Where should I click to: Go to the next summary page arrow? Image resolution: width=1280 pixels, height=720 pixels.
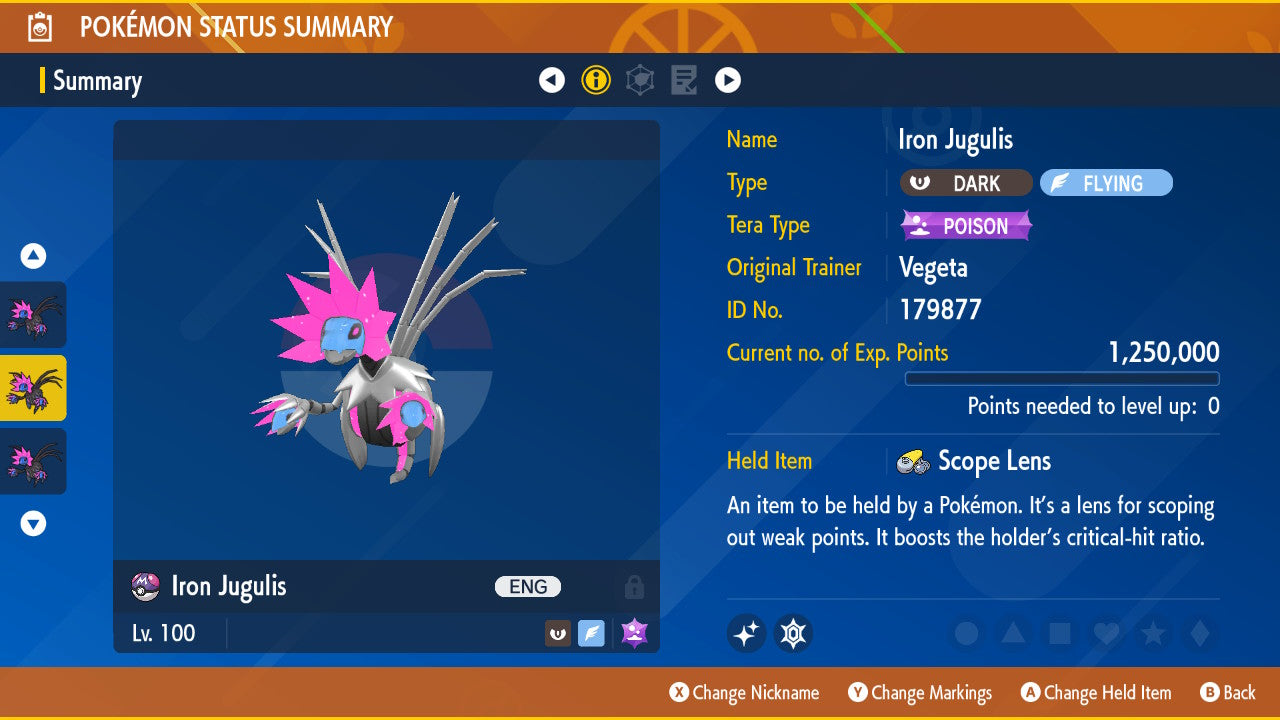click(728, 80)
